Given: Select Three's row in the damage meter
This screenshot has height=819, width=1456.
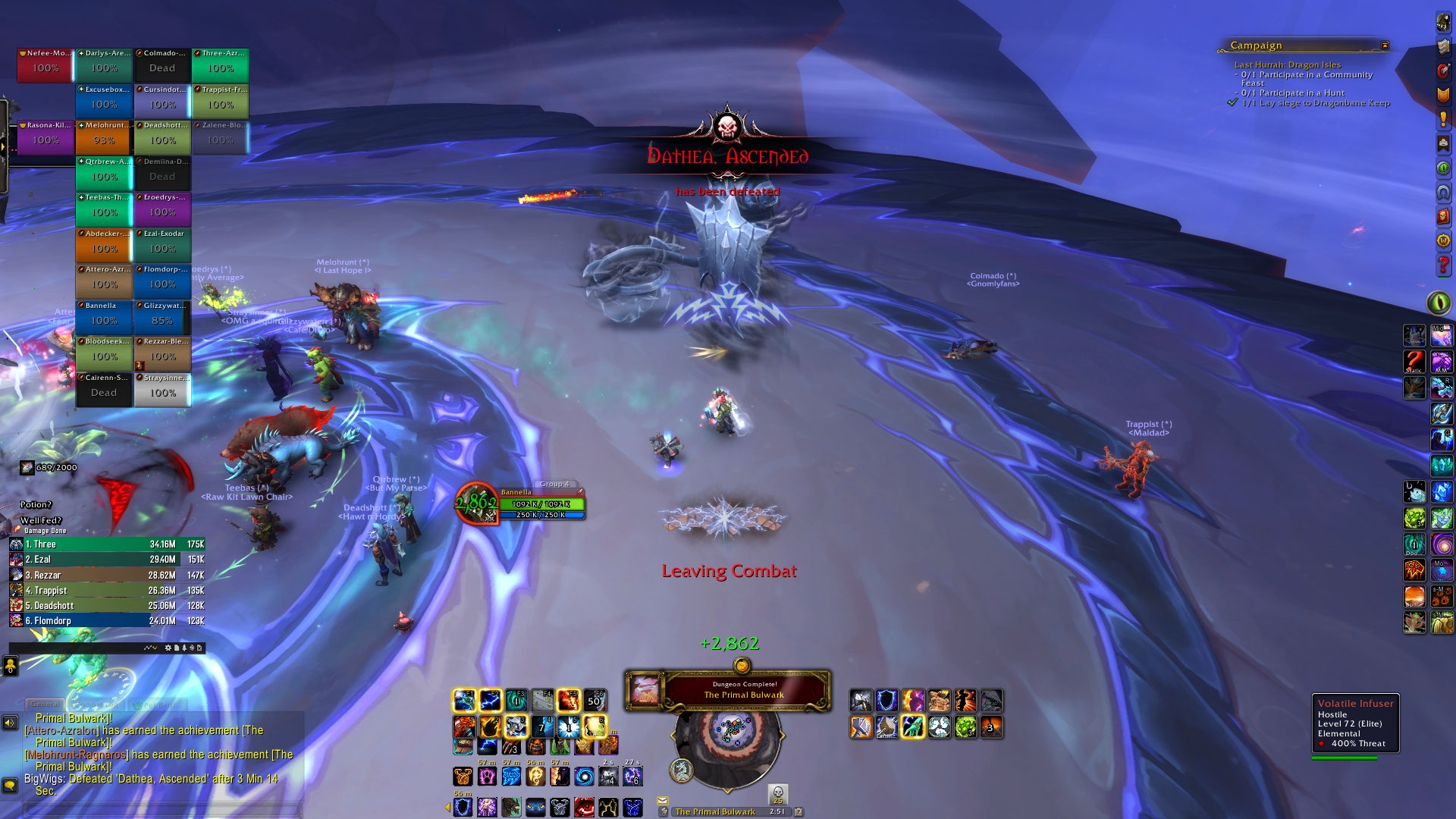Looking at the screenshot, I should pyautogui.click(x=106, y=544).
